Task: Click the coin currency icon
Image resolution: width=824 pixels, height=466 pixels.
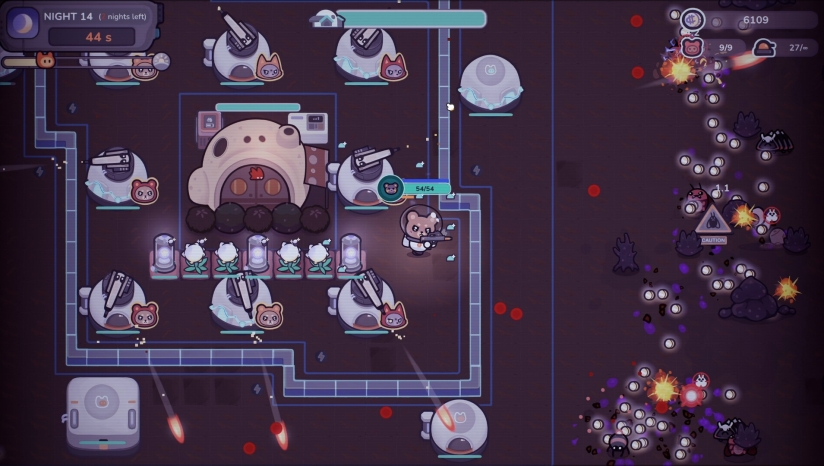Action: (x=692, y=19)
